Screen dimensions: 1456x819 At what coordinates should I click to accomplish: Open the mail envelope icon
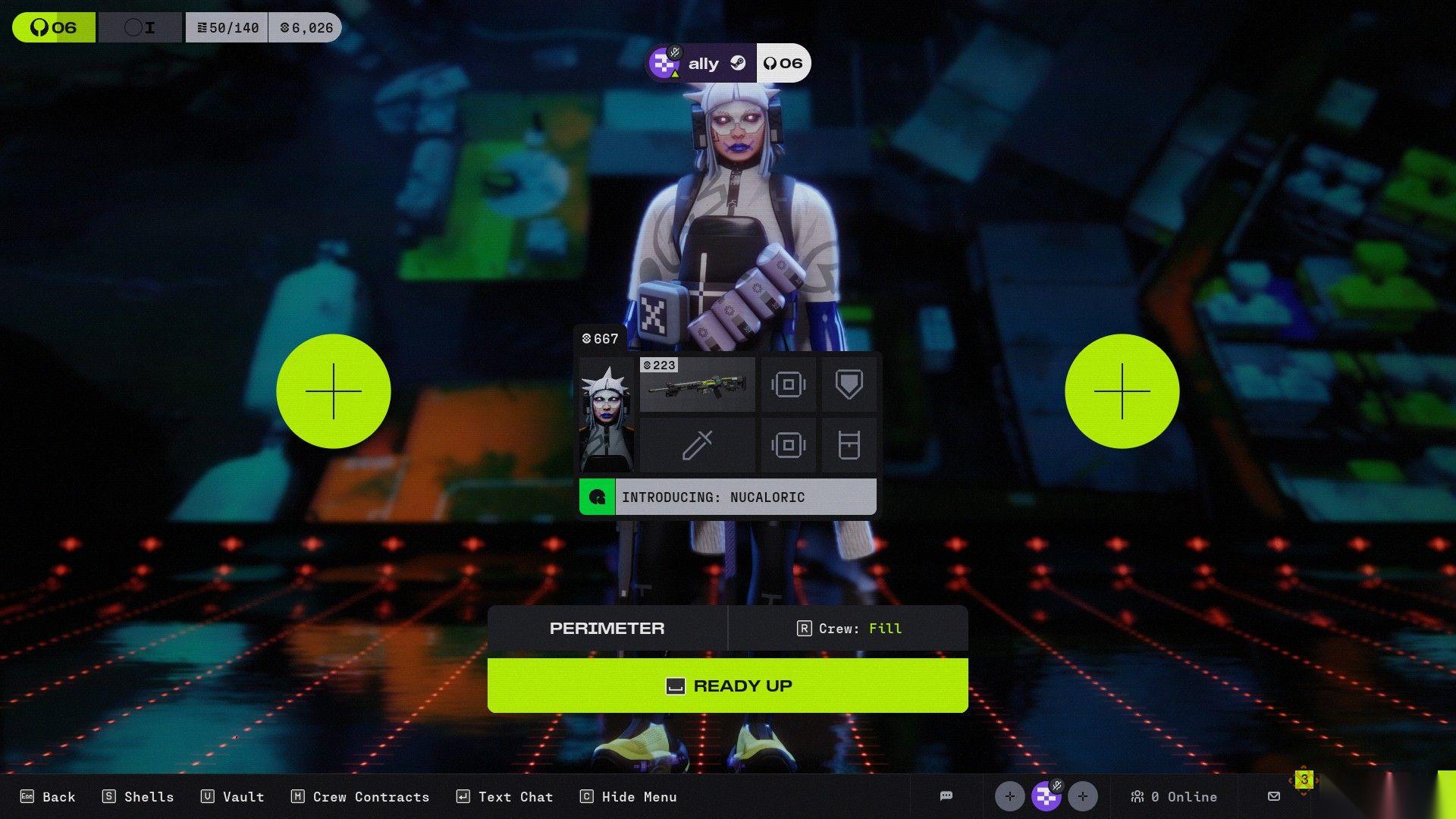click(1274, 796)
